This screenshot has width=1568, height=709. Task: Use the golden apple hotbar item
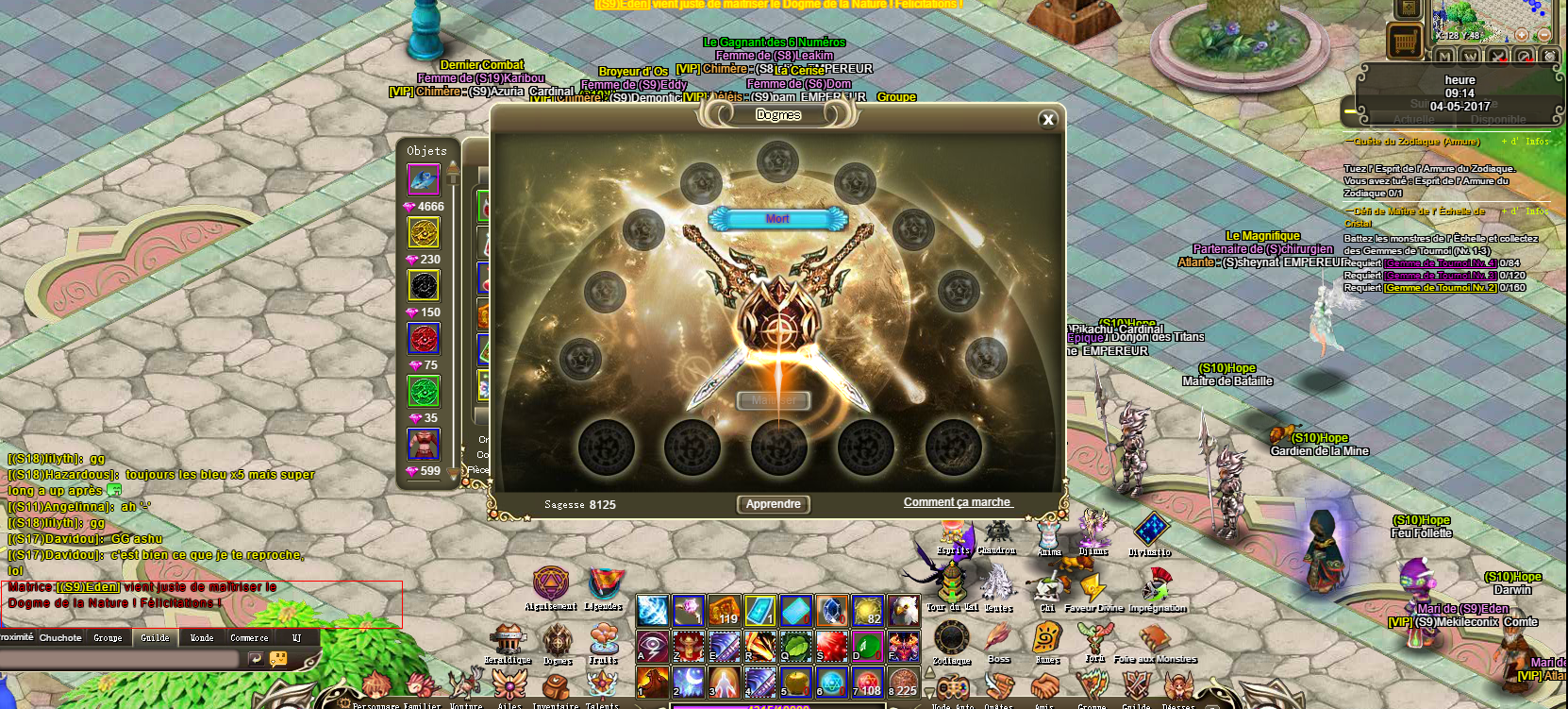(x=796, y=681)
